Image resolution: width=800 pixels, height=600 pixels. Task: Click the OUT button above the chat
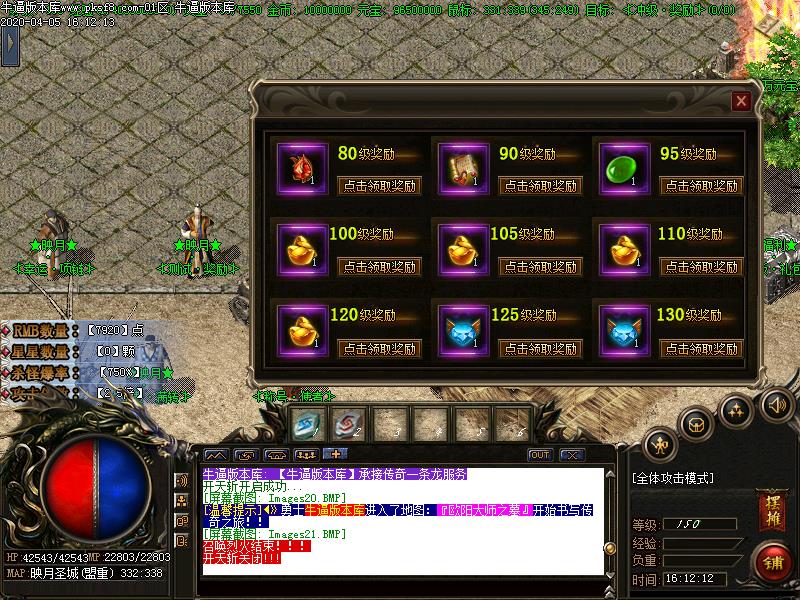[540, 455]
